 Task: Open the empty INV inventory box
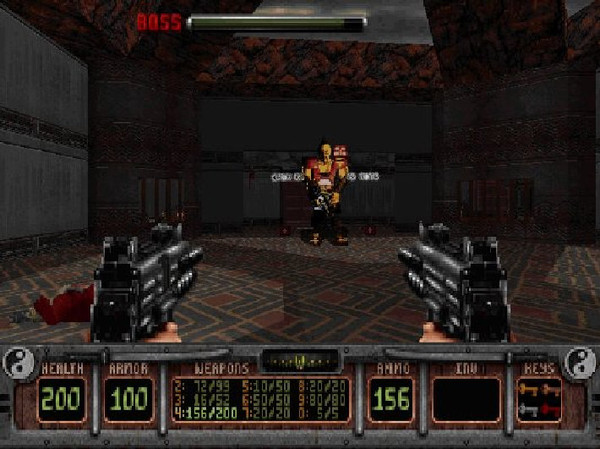(466, 399)
